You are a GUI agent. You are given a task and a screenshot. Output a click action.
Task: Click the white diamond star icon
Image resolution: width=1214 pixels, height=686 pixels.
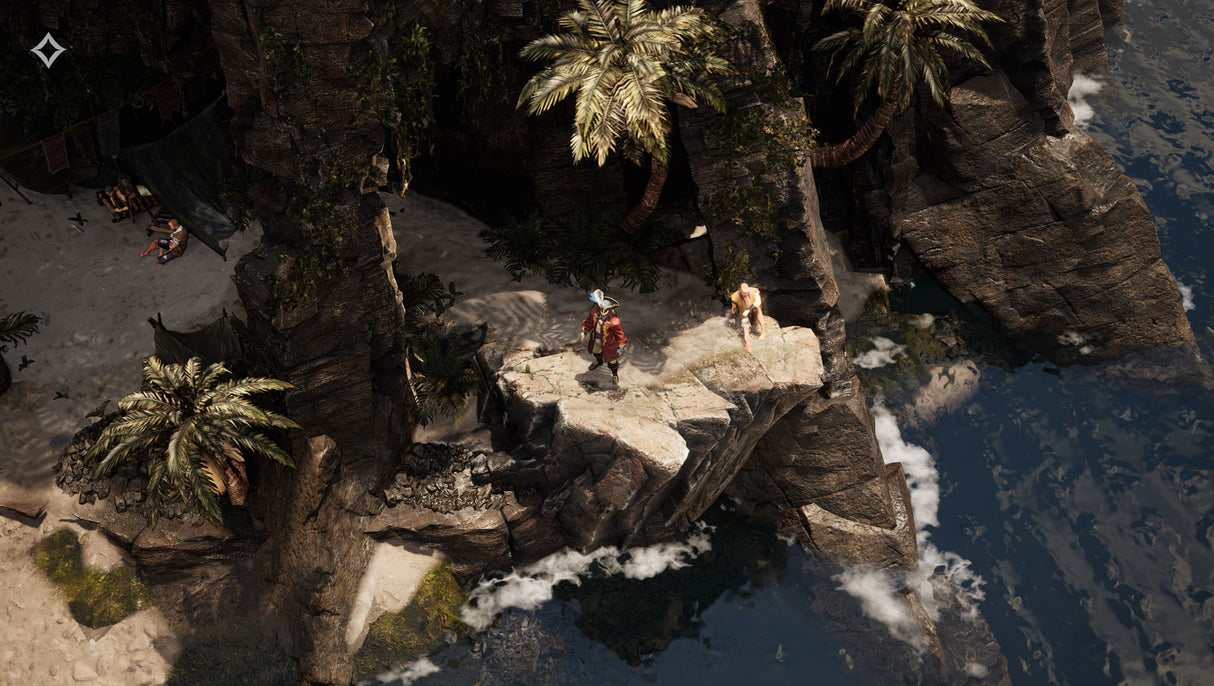coord(47,50)
